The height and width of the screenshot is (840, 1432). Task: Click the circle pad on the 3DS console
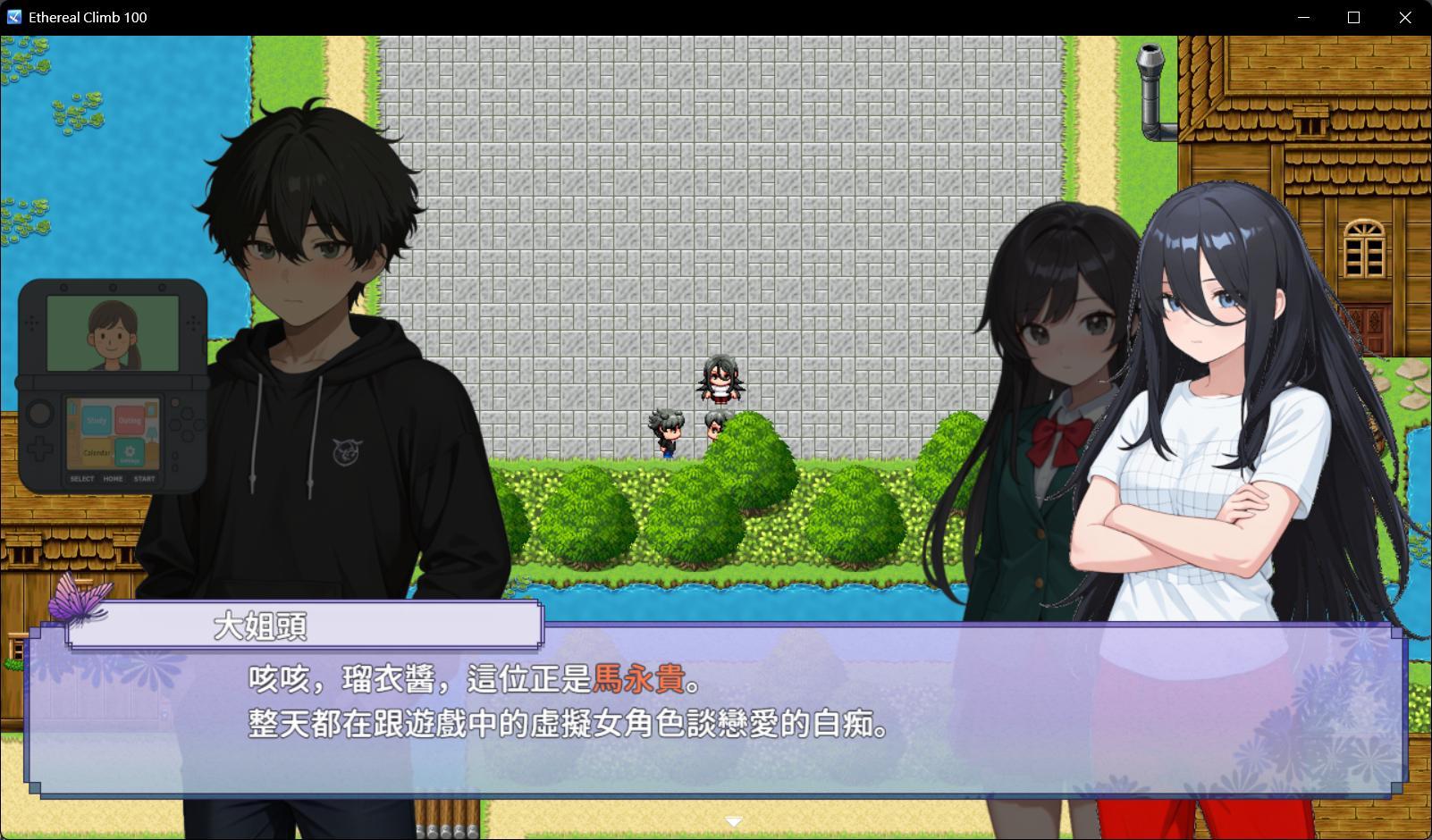click(x=38, y=414)
